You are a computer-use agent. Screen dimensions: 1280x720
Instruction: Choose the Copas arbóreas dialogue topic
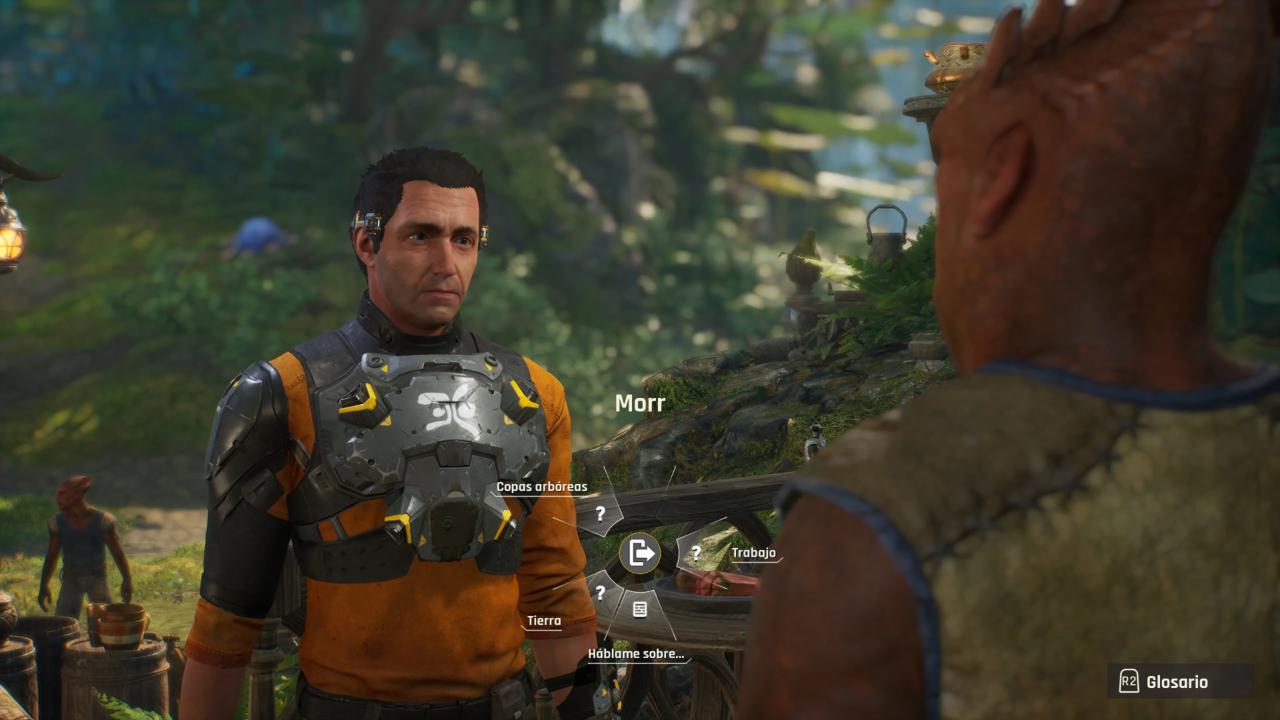coord(600,514)
